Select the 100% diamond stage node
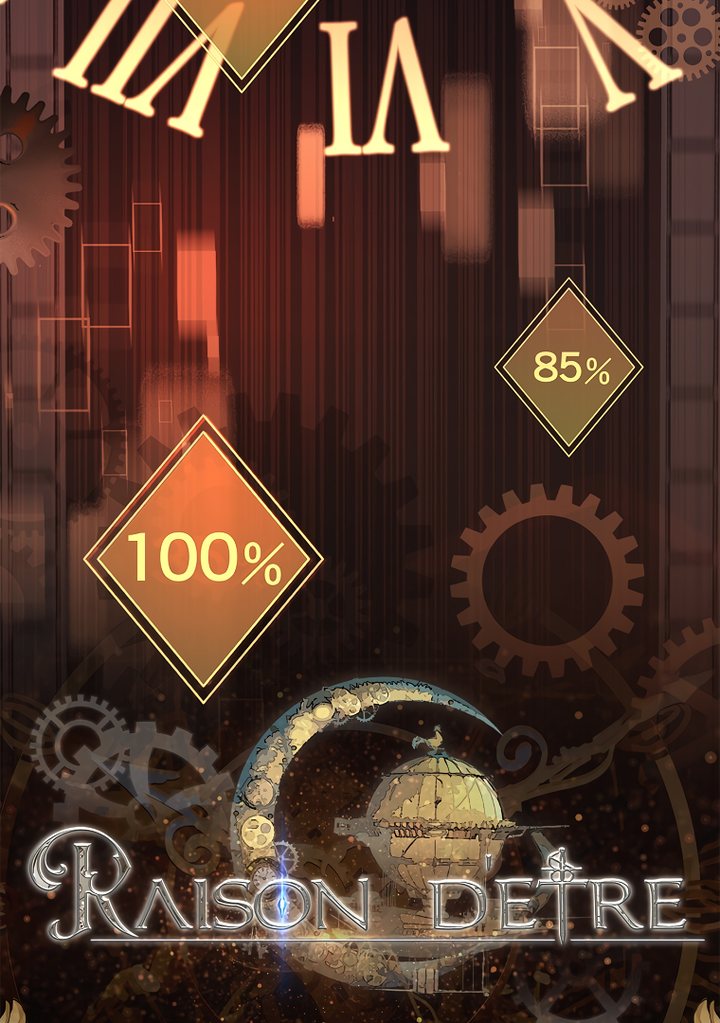 204,558
